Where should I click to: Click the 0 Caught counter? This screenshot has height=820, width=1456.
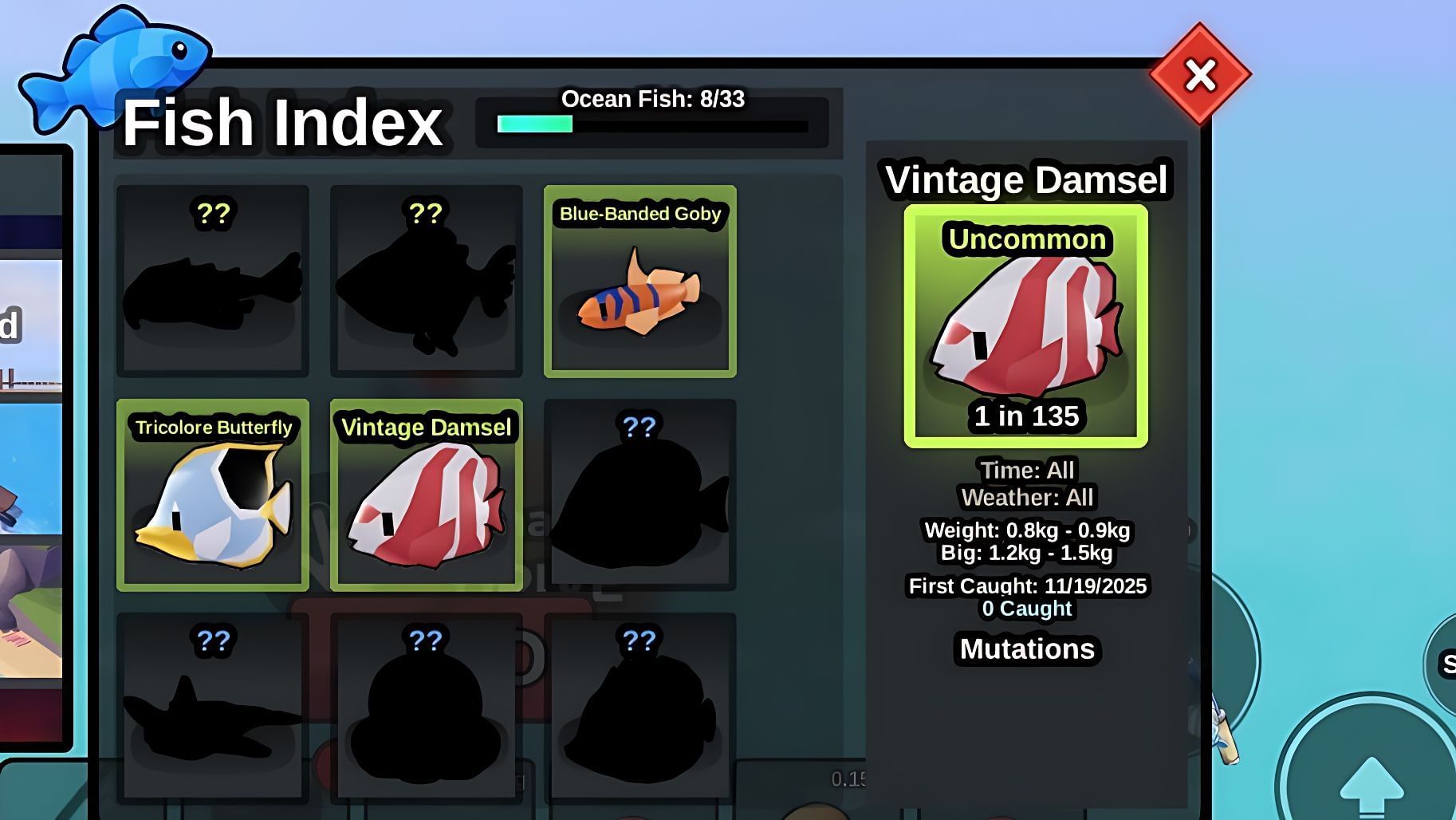click(1025, 608)
